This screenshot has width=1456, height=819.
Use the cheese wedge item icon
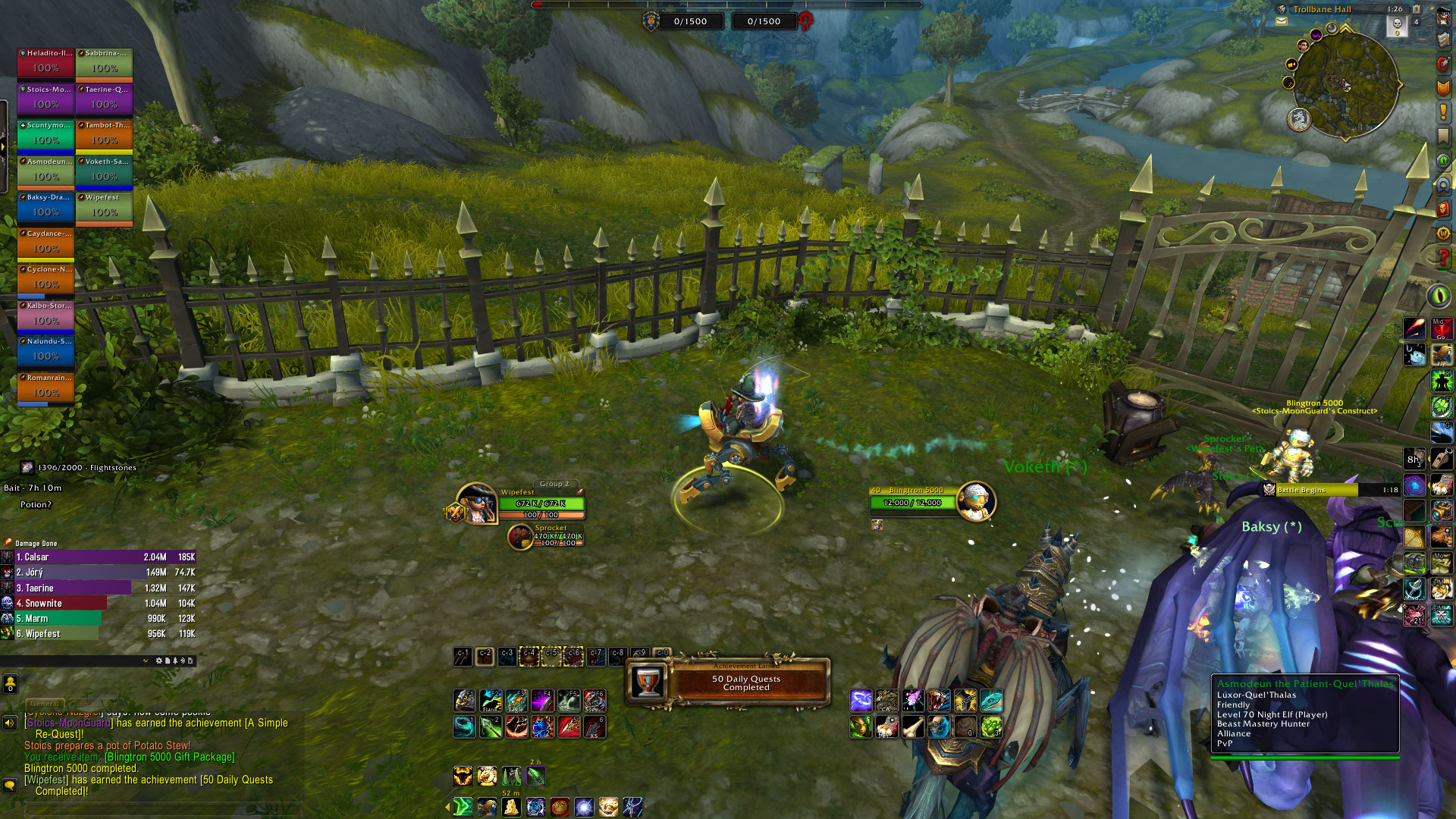(511, 807)
